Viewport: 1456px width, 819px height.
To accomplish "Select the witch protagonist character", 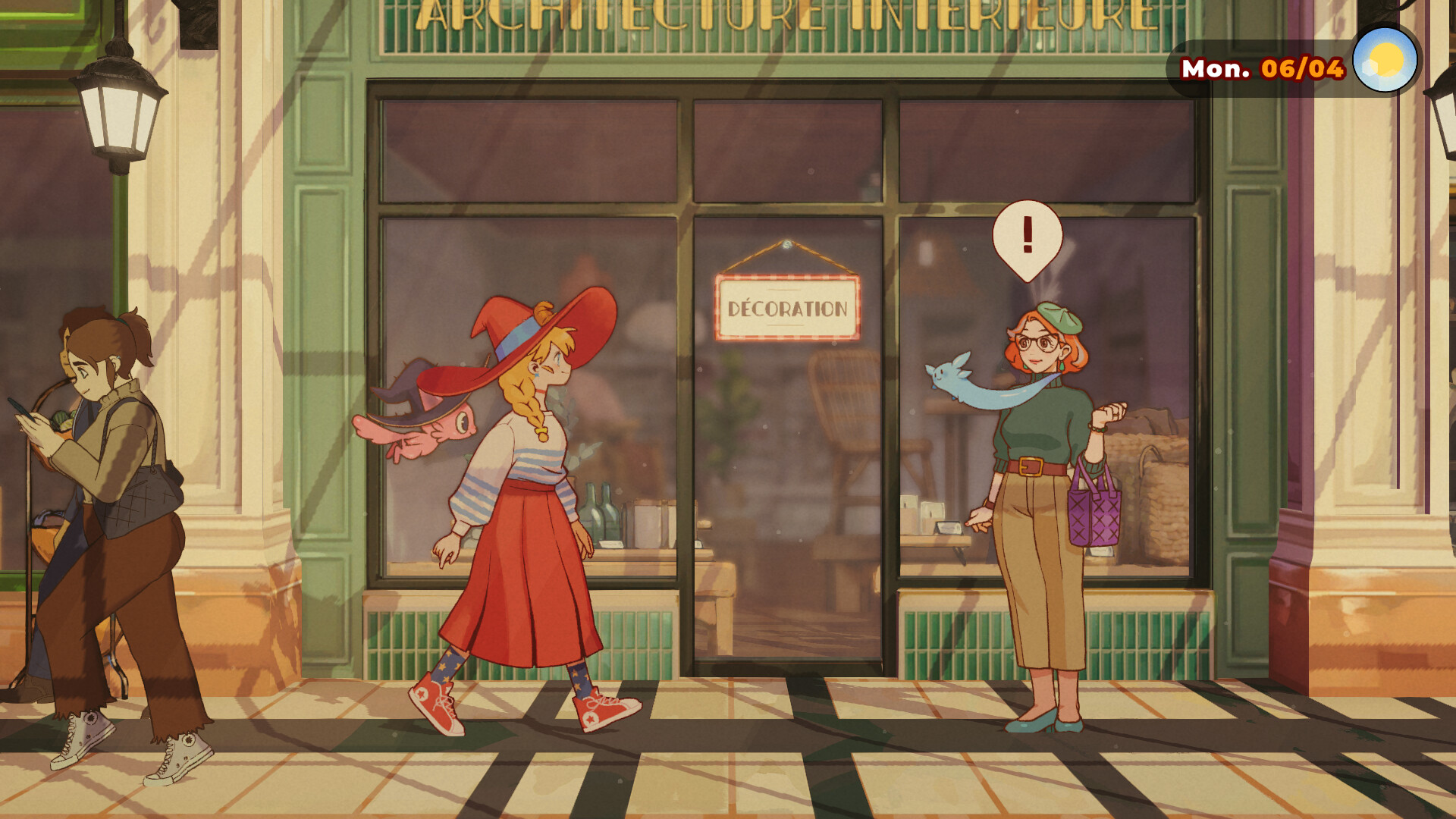I will tap(523, 493).
